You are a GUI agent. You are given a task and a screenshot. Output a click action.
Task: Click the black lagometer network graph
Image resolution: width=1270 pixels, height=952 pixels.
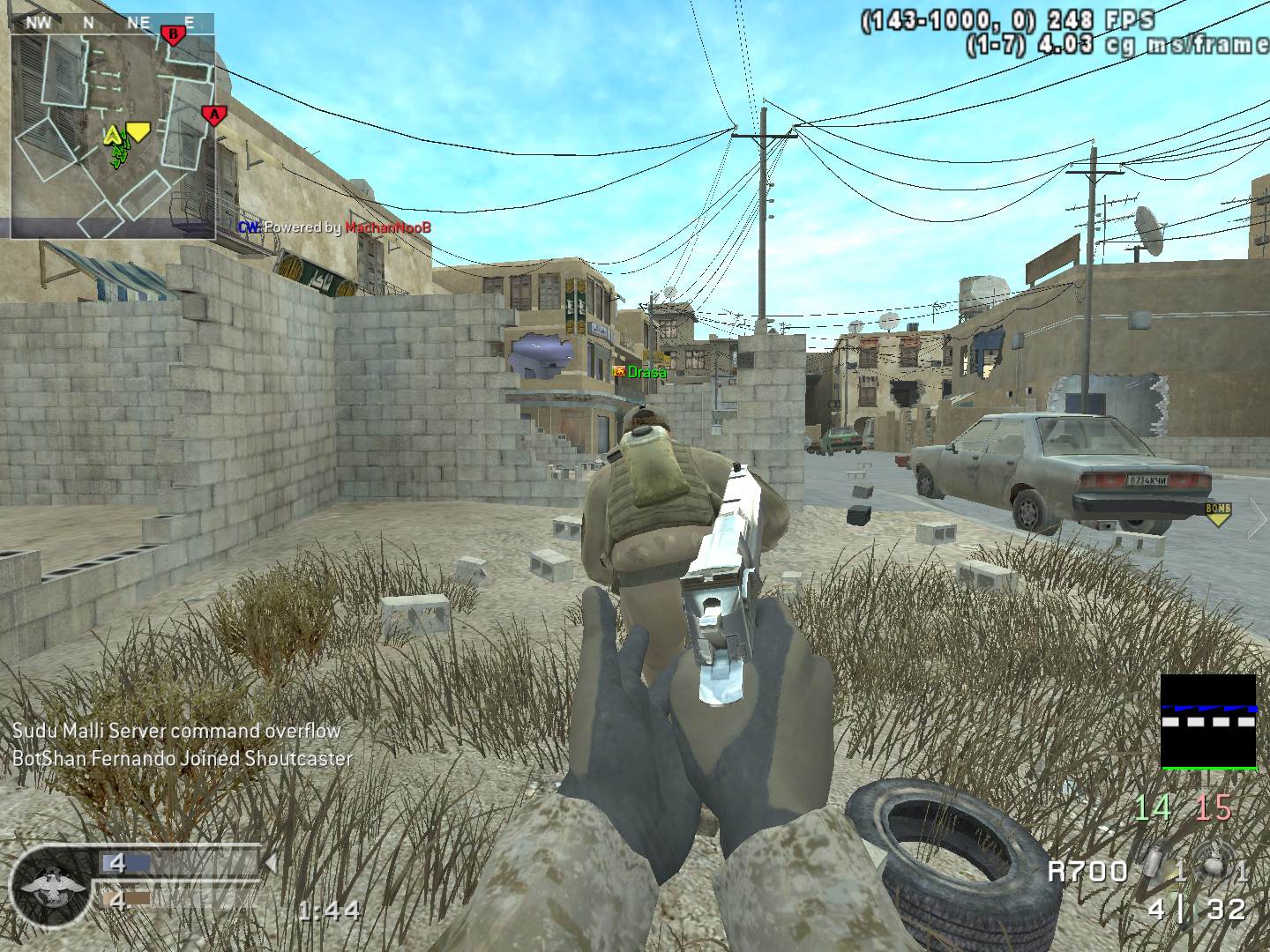(x=1207, y=722)
